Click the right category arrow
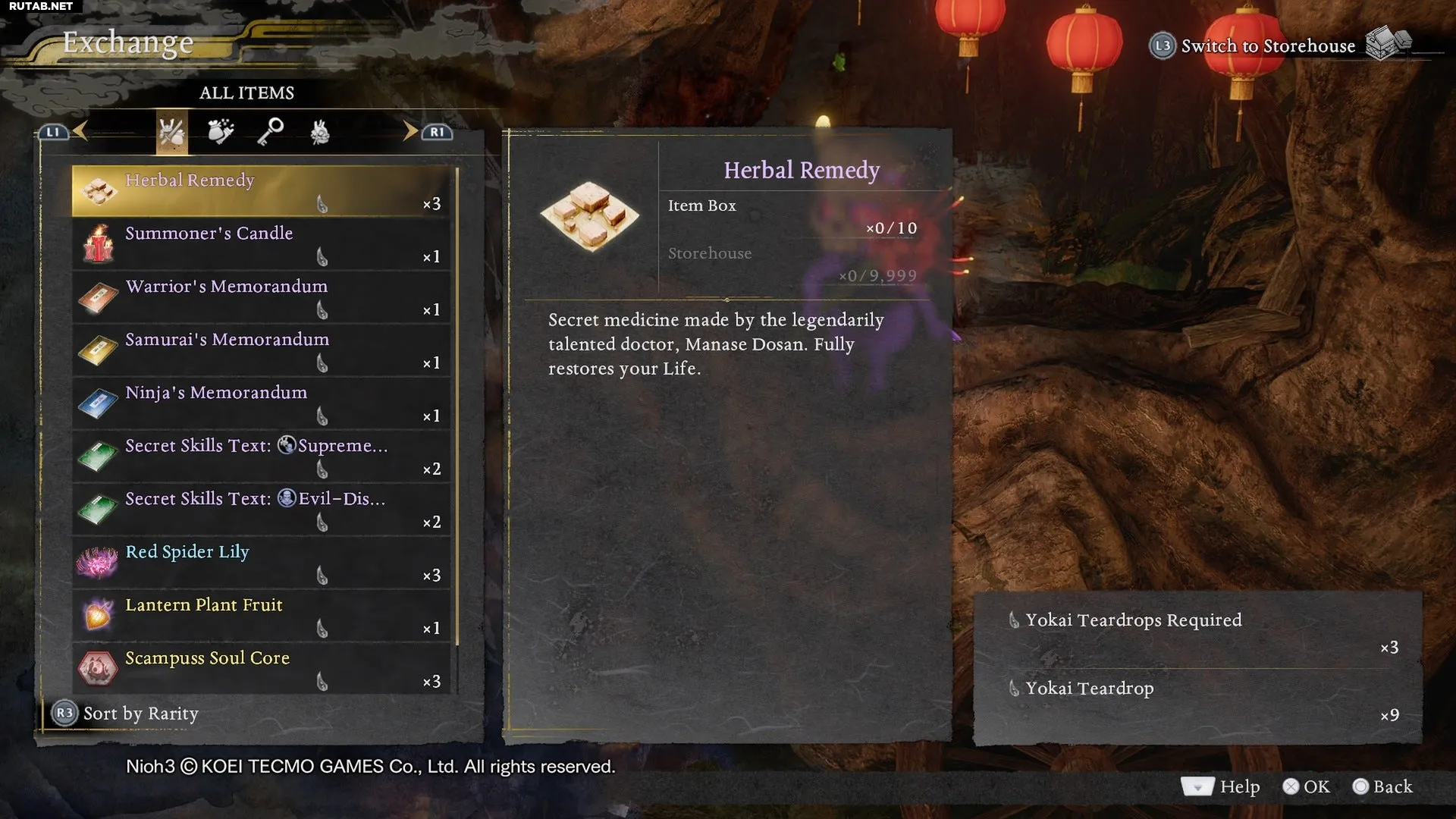This screenshot has height=819, width=1456. pyautogui.click(x=410, y=131)
